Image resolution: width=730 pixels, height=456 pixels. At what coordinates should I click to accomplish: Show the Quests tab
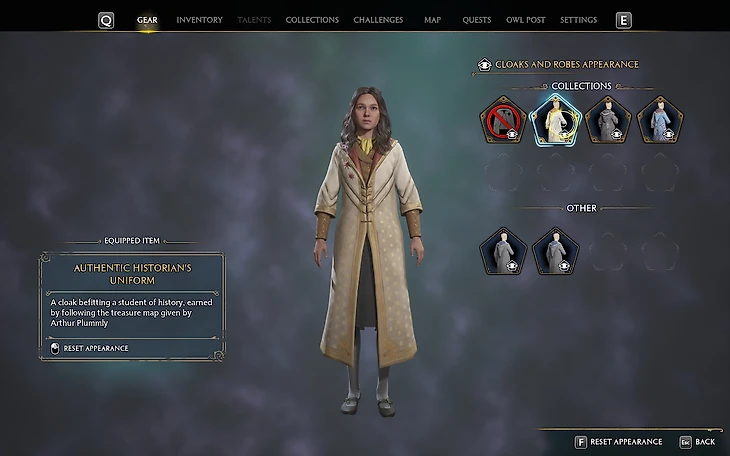click(476, 20)
